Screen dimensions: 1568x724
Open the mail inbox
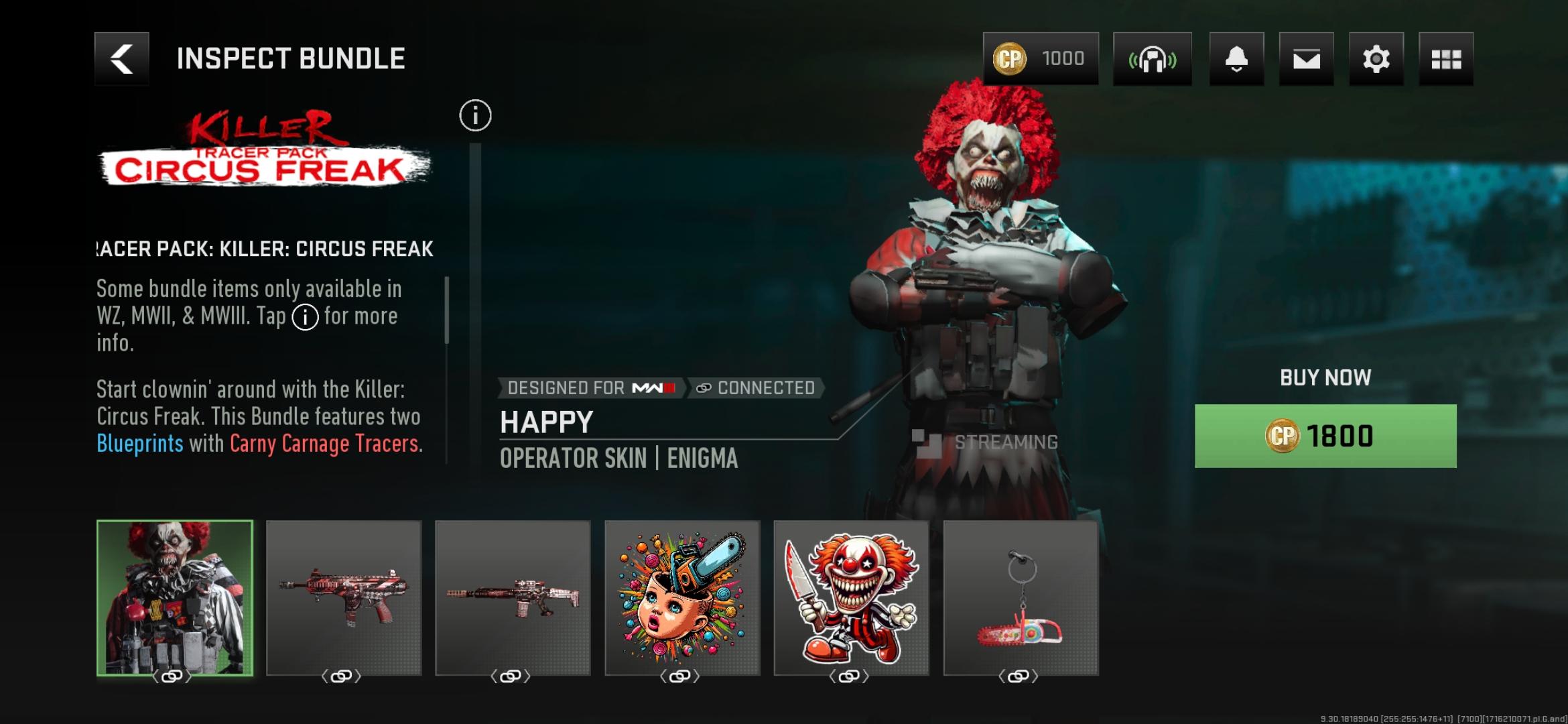point(1306,59)
